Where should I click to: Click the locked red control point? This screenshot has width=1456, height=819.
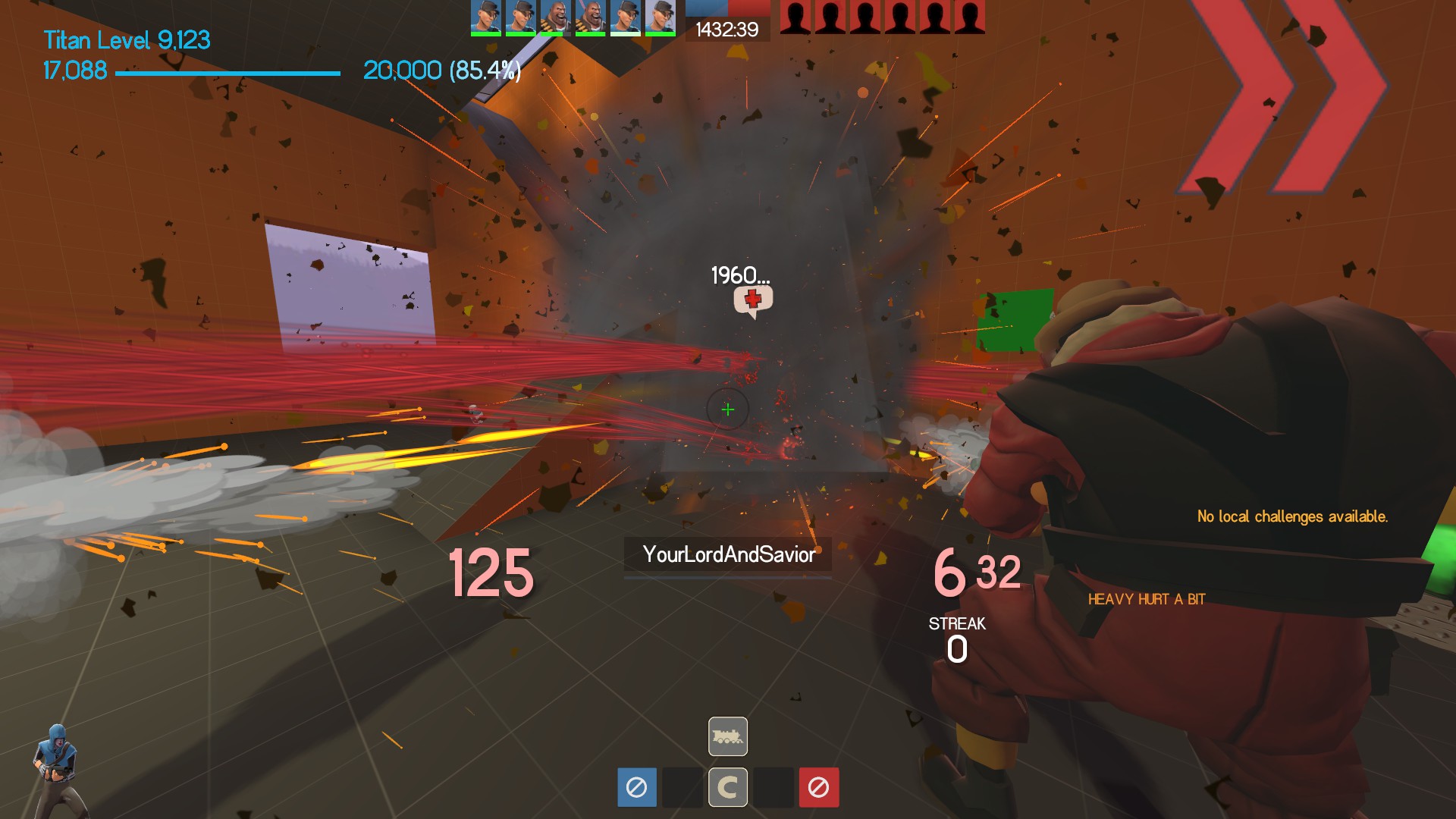click(818, 787)
